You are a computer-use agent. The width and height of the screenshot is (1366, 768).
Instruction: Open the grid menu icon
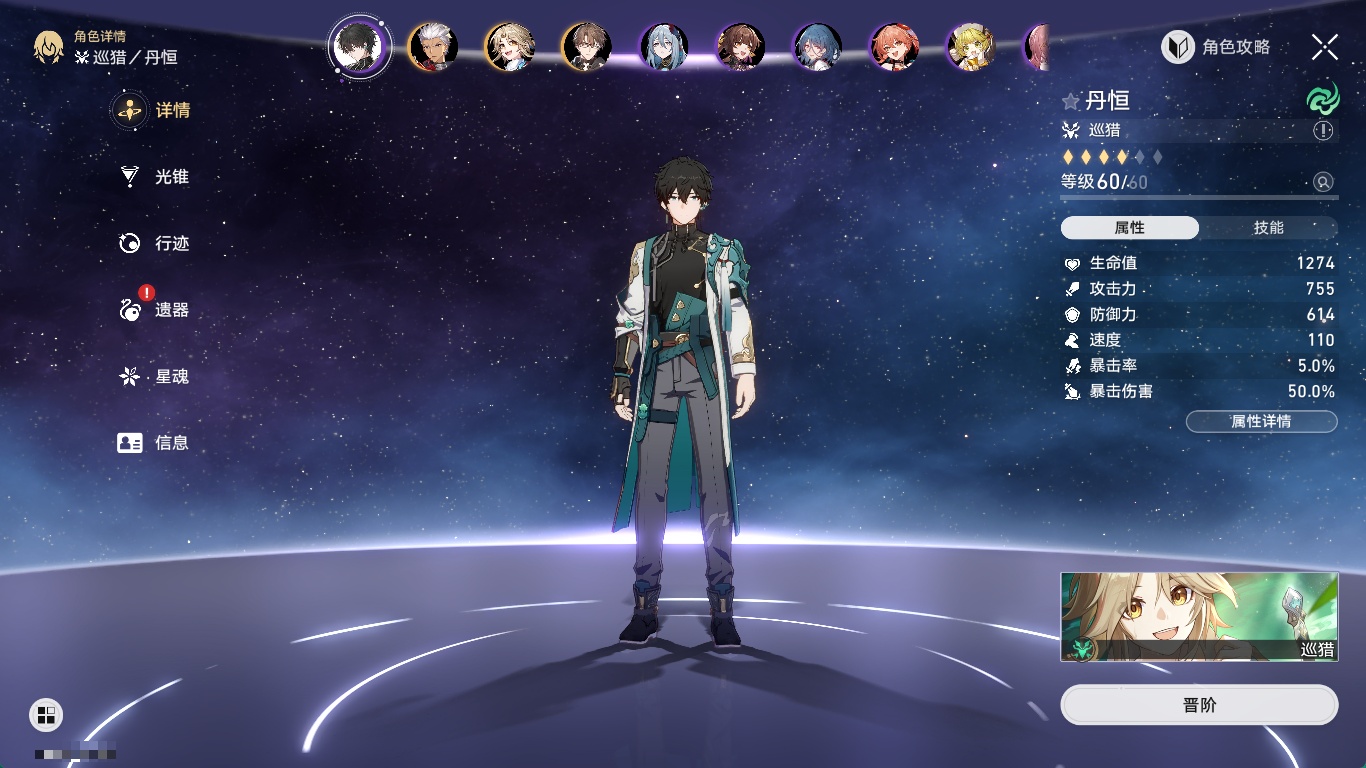point(46,714)
